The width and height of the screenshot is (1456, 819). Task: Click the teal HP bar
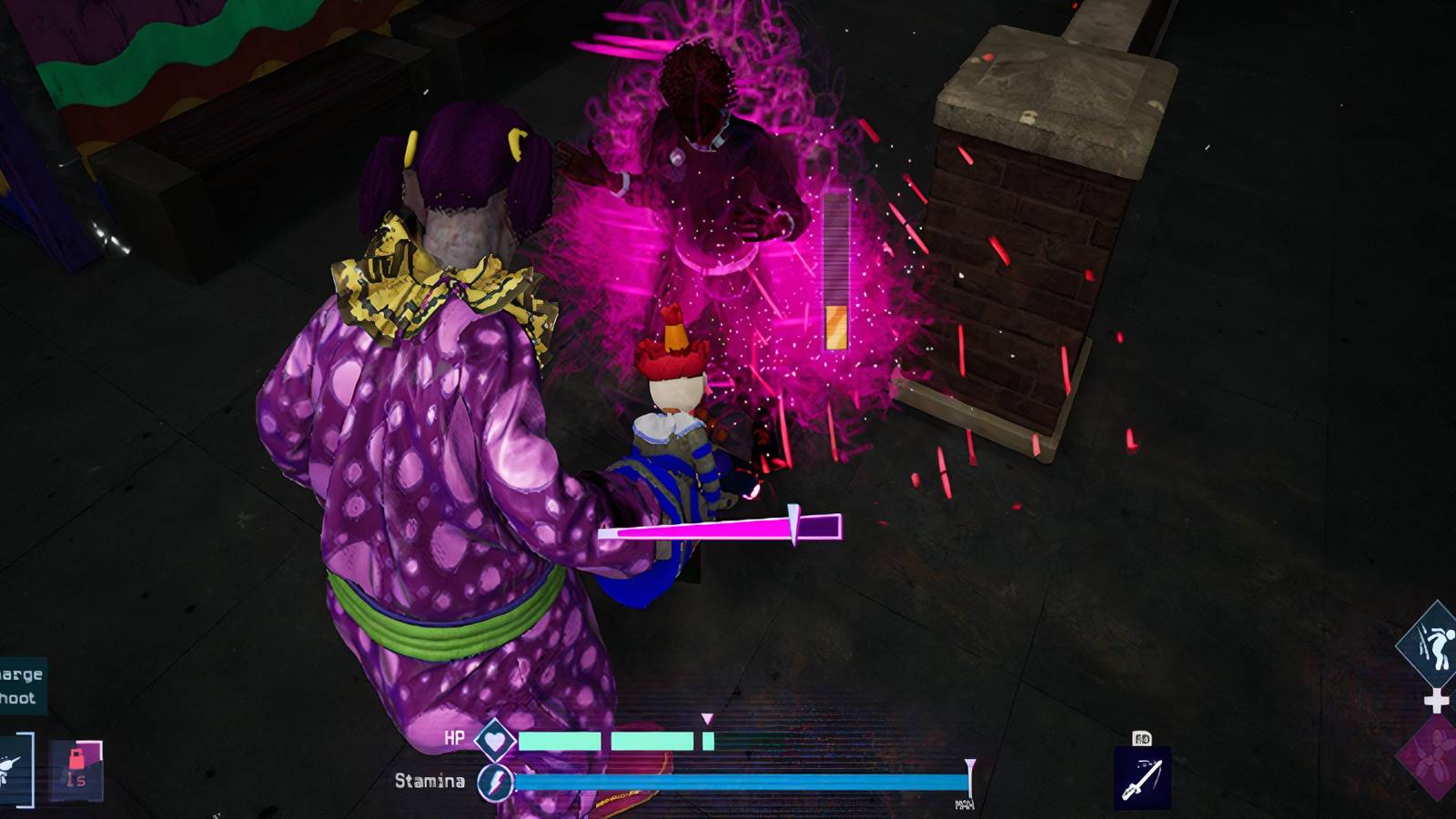601,742
